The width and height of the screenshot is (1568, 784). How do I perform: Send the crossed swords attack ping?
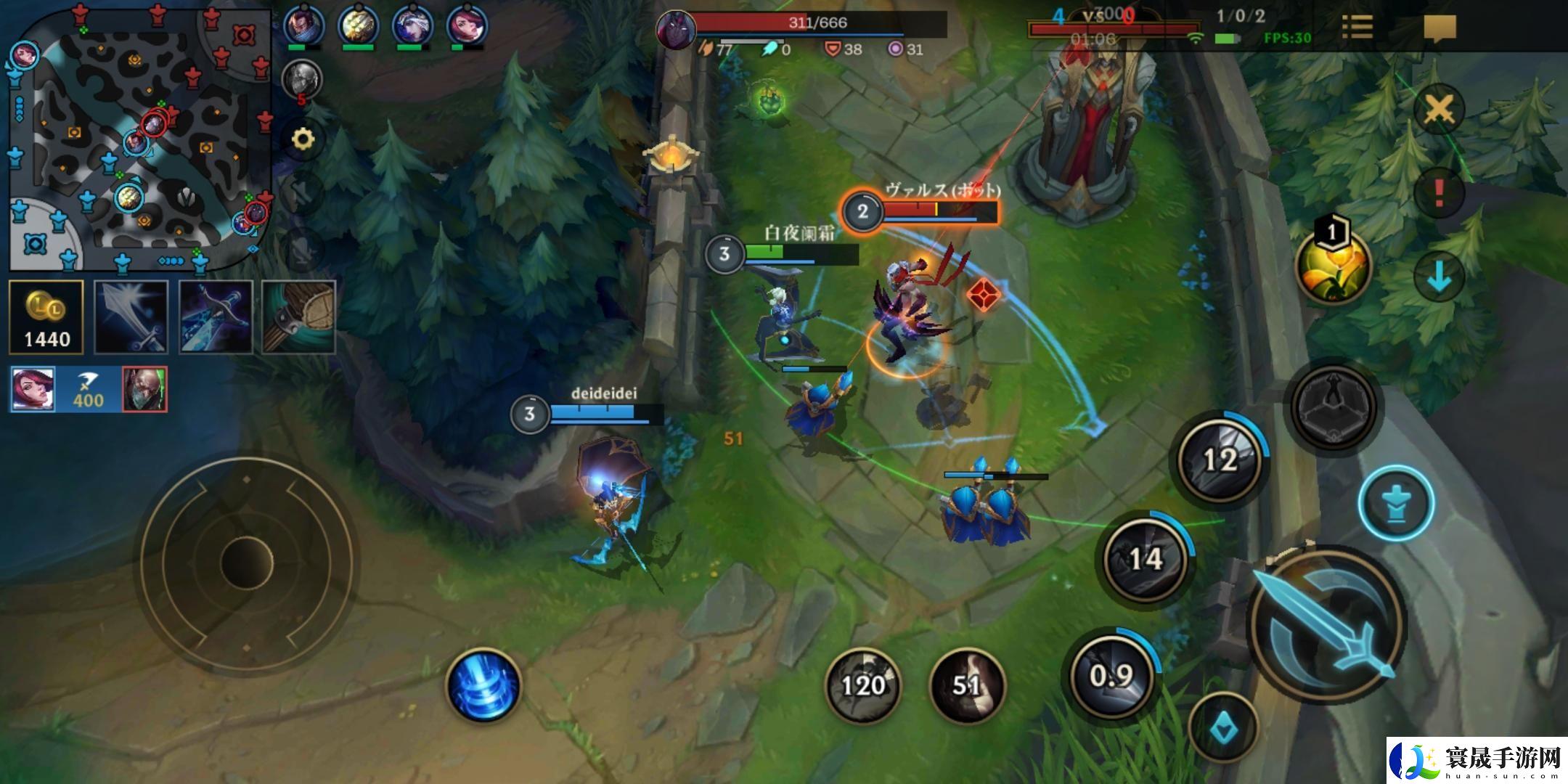[x=1439, y=110]
